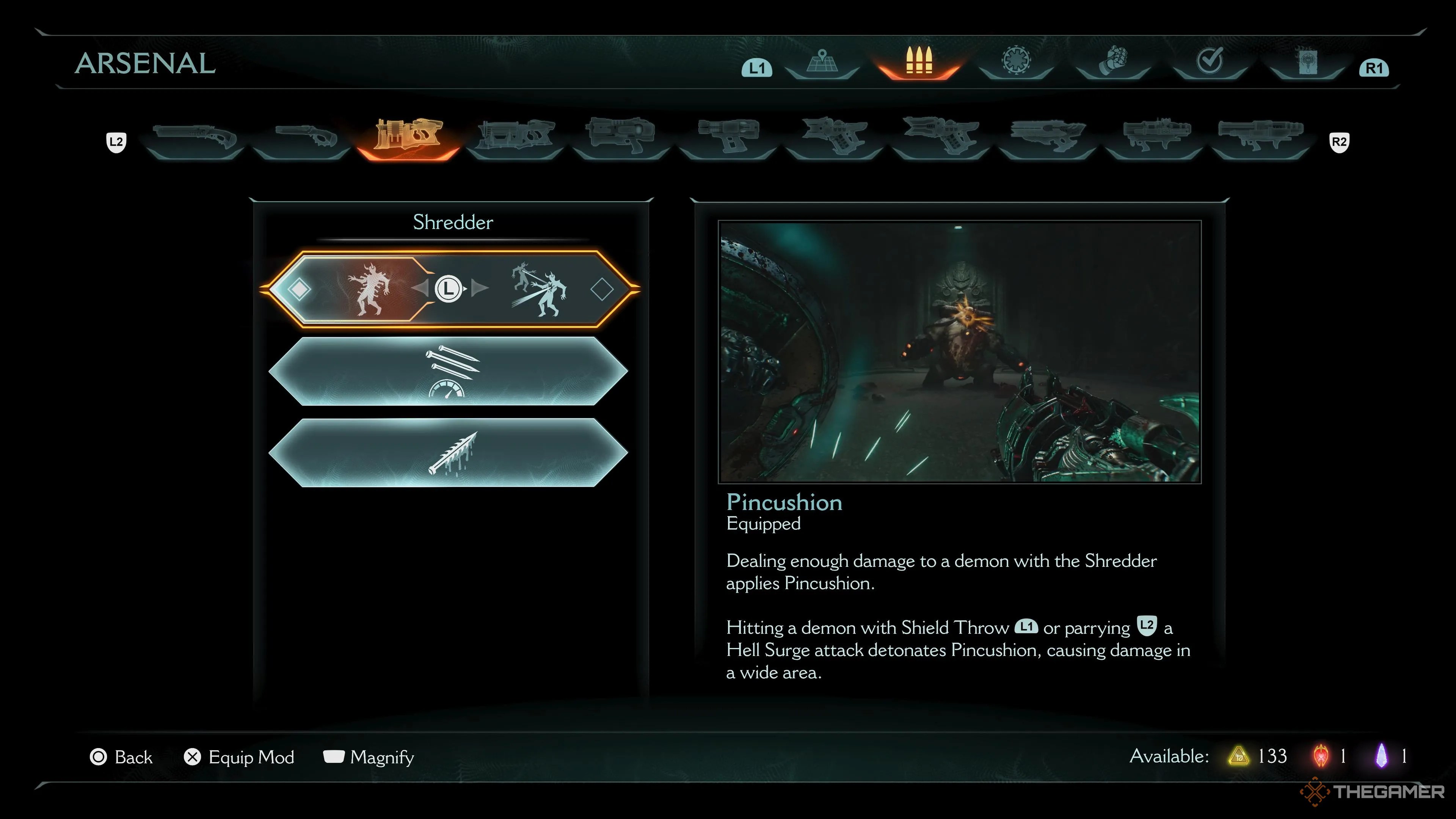The width and height of the screenshot is (1456, 819).
Task: Select the highlighted Shredder weapon tab
Action: click(x=408, y=136)
